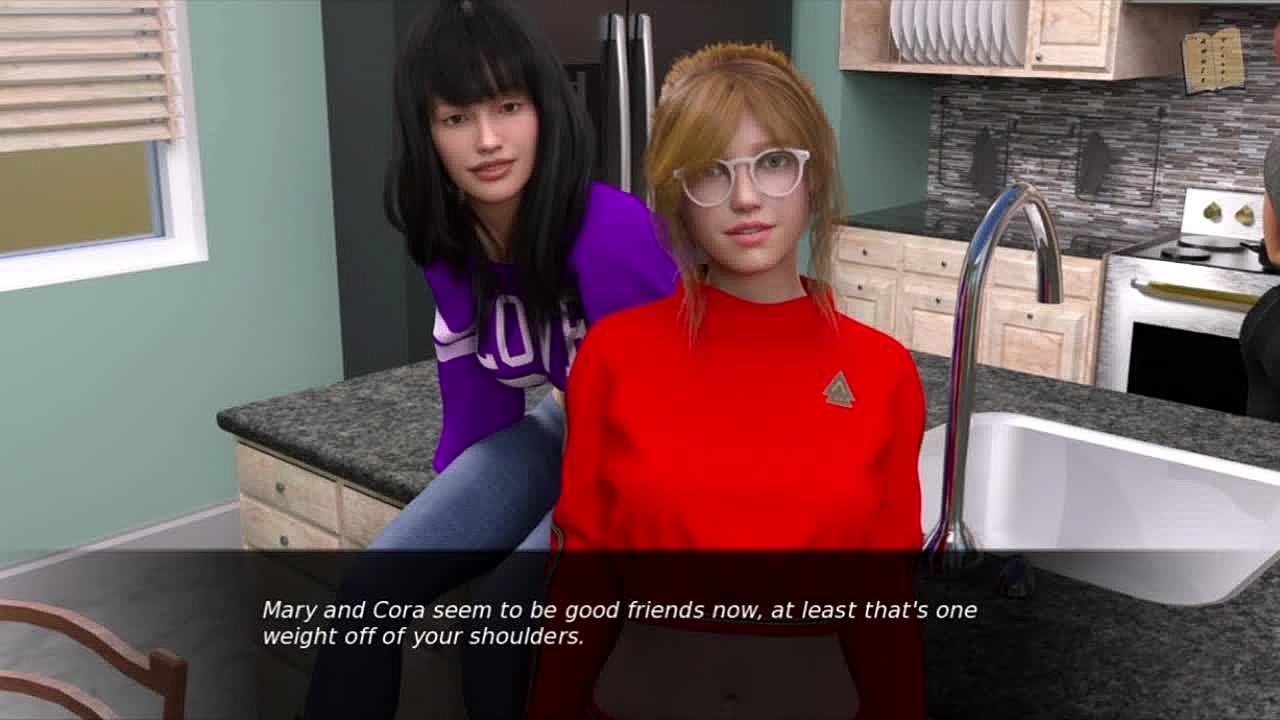Image resolution: width=1280 pixels, height=720 pixels.
Task: Open the journal book icon
Action: click(x=1213, y=61)
